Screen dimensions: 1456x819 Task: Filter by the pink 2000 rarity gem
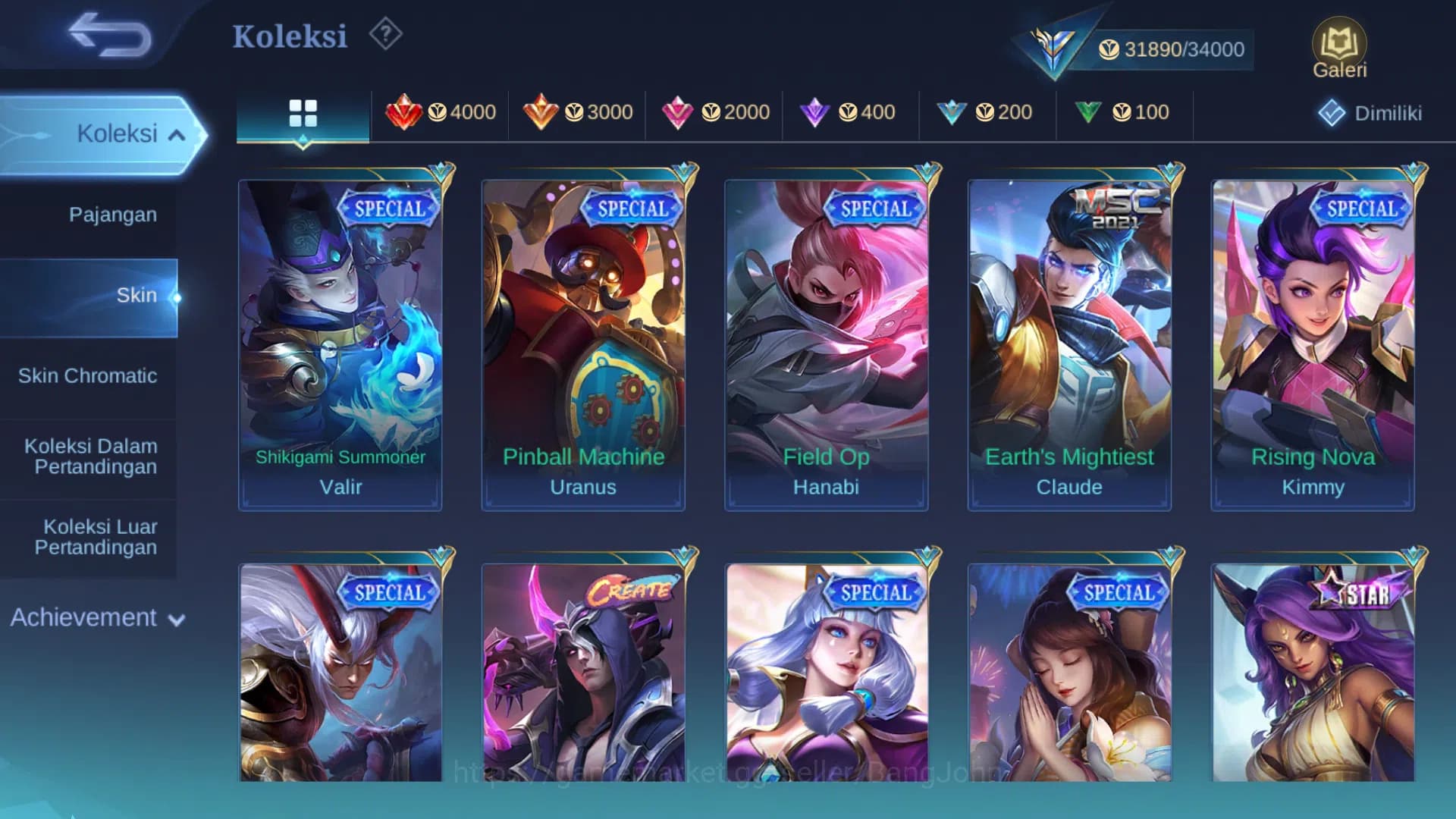click(714, 112)
